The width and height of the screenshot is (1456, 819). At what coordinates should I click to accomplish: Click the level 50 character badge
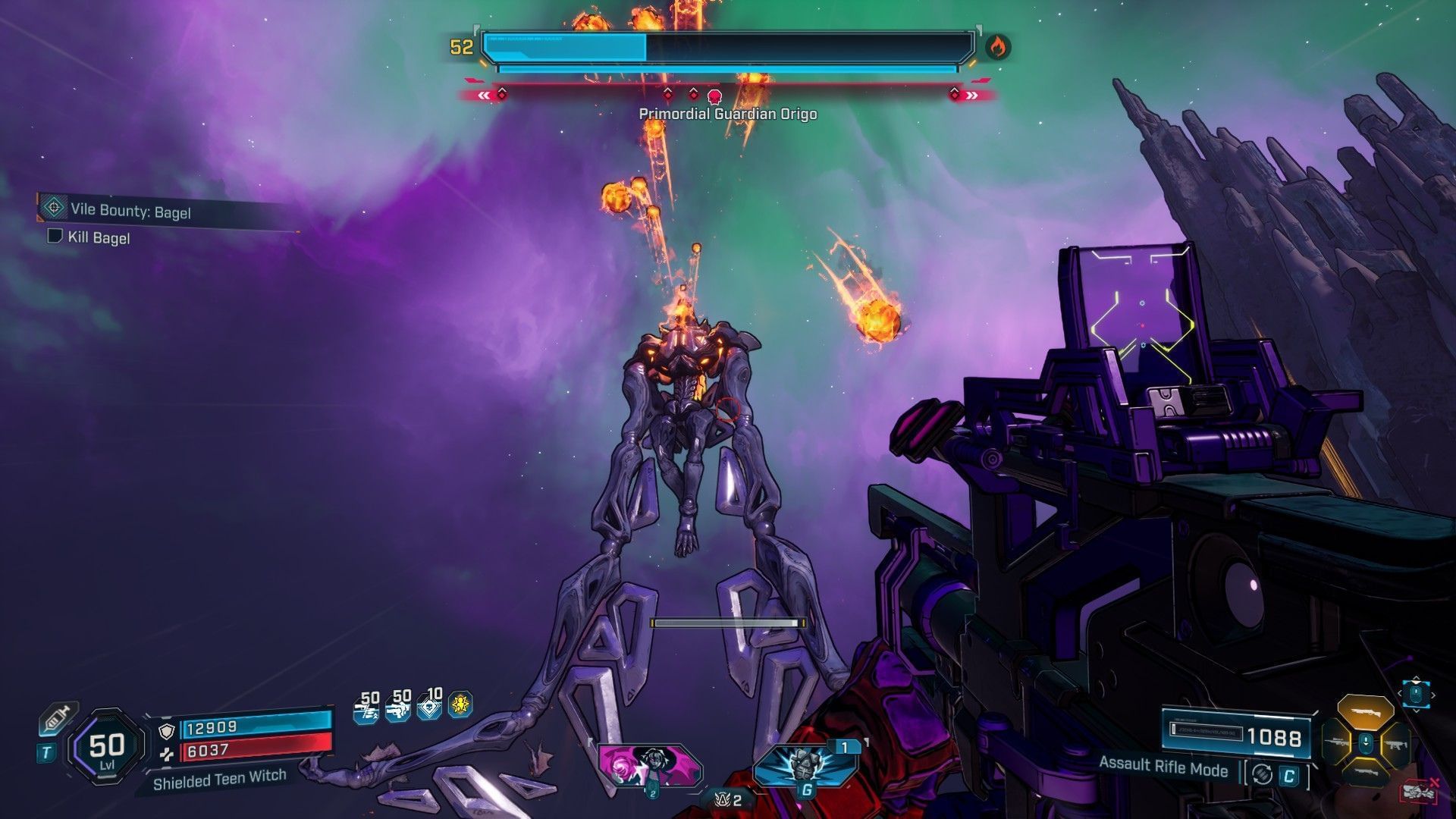107,748
